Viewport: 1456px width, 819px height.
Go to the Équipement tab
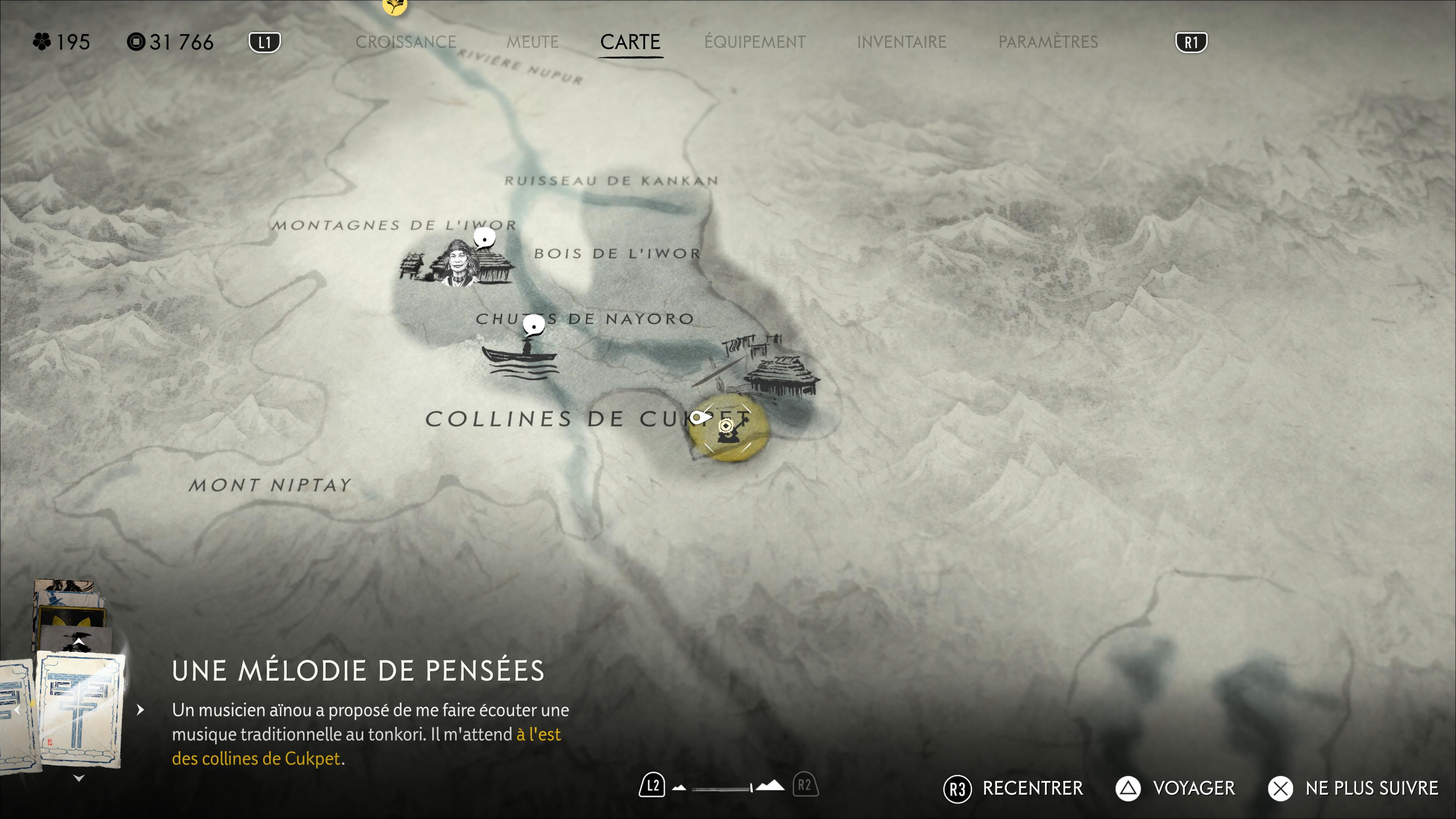755,42
